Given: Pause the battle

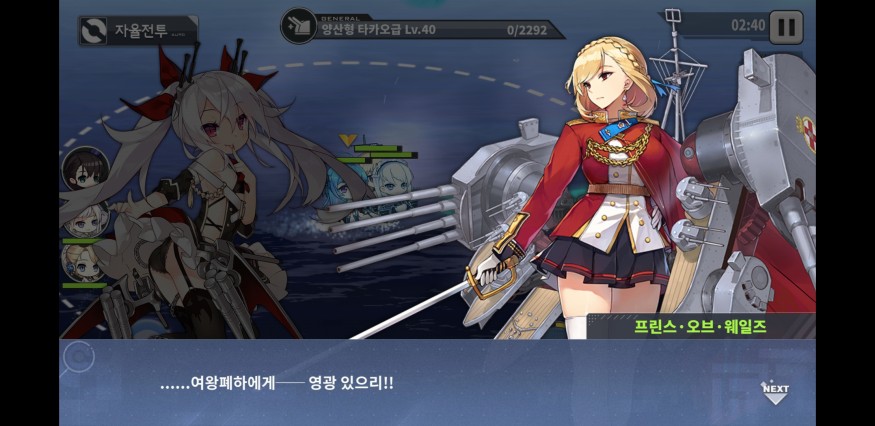Looking at the screenshot, I should (785, 26).
